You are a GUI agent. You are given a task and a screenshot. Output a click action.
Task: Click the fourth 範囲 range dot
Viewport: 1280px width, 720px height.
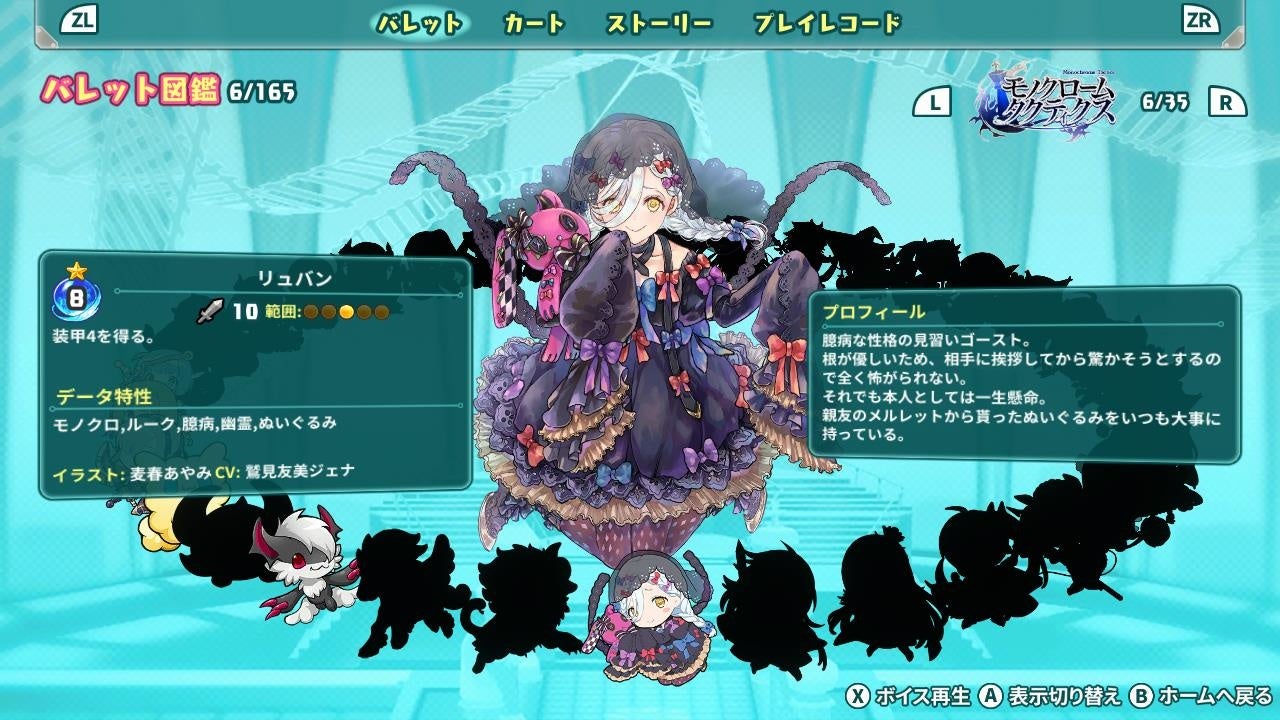coord(362,311)
